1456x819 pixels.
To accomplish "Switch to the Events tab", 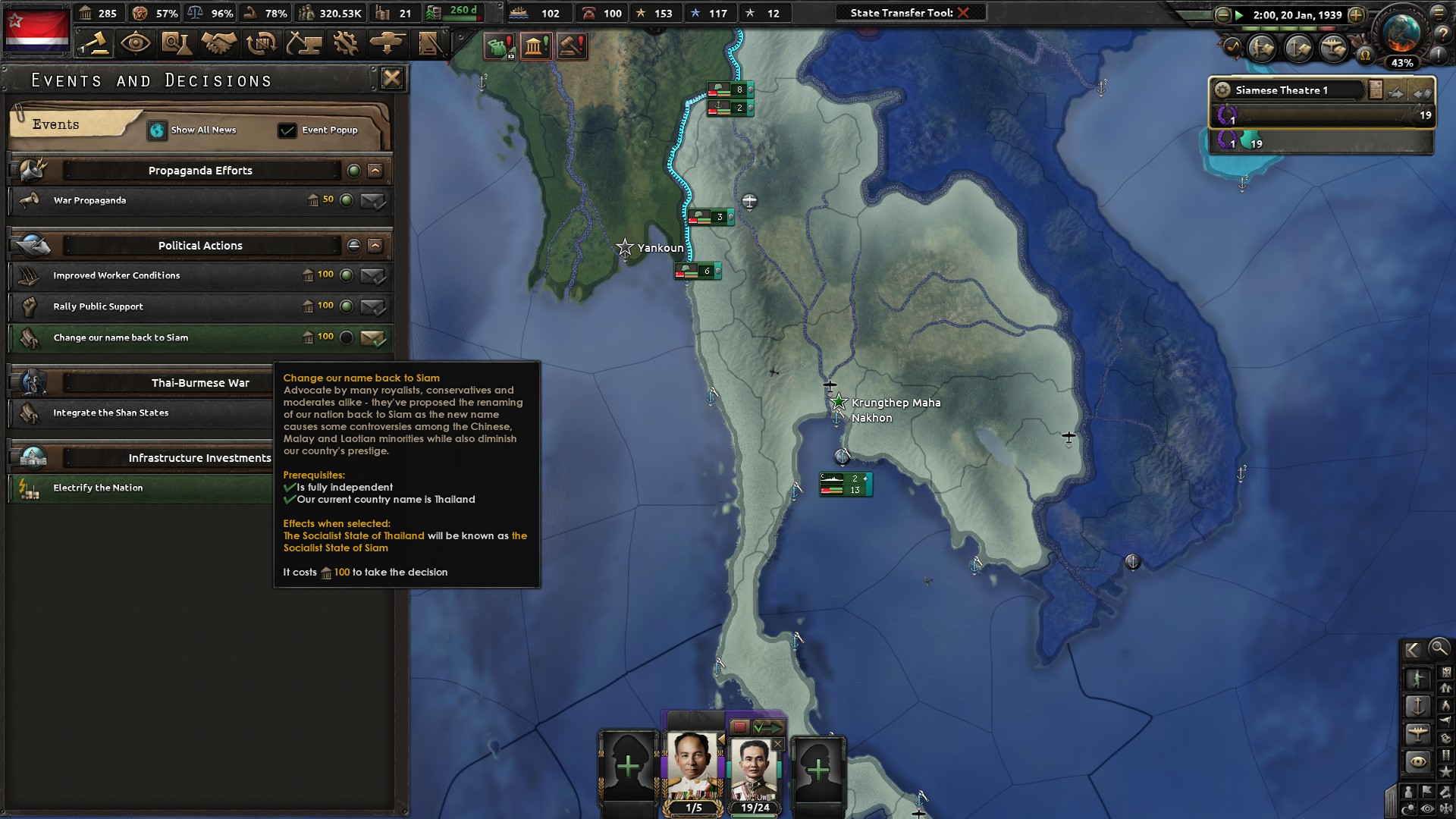I will coord(55,124).
